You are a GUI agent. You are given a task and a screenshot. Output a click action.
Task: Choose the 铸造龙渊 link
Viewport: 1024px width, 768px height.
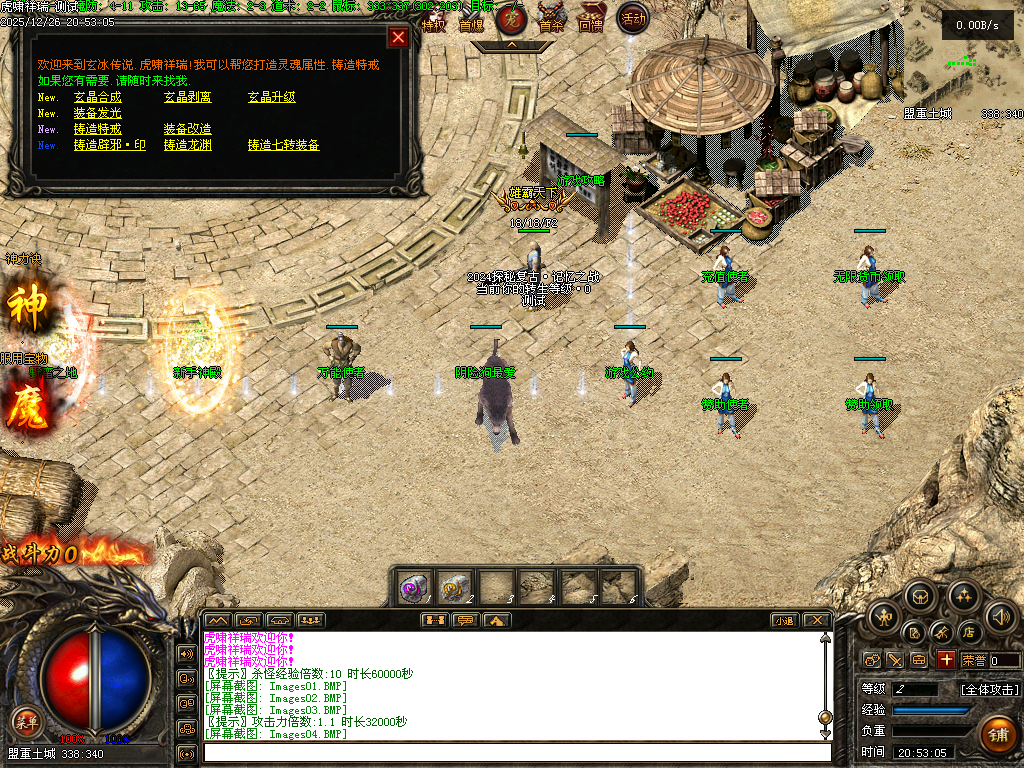[x=188, y=146]
